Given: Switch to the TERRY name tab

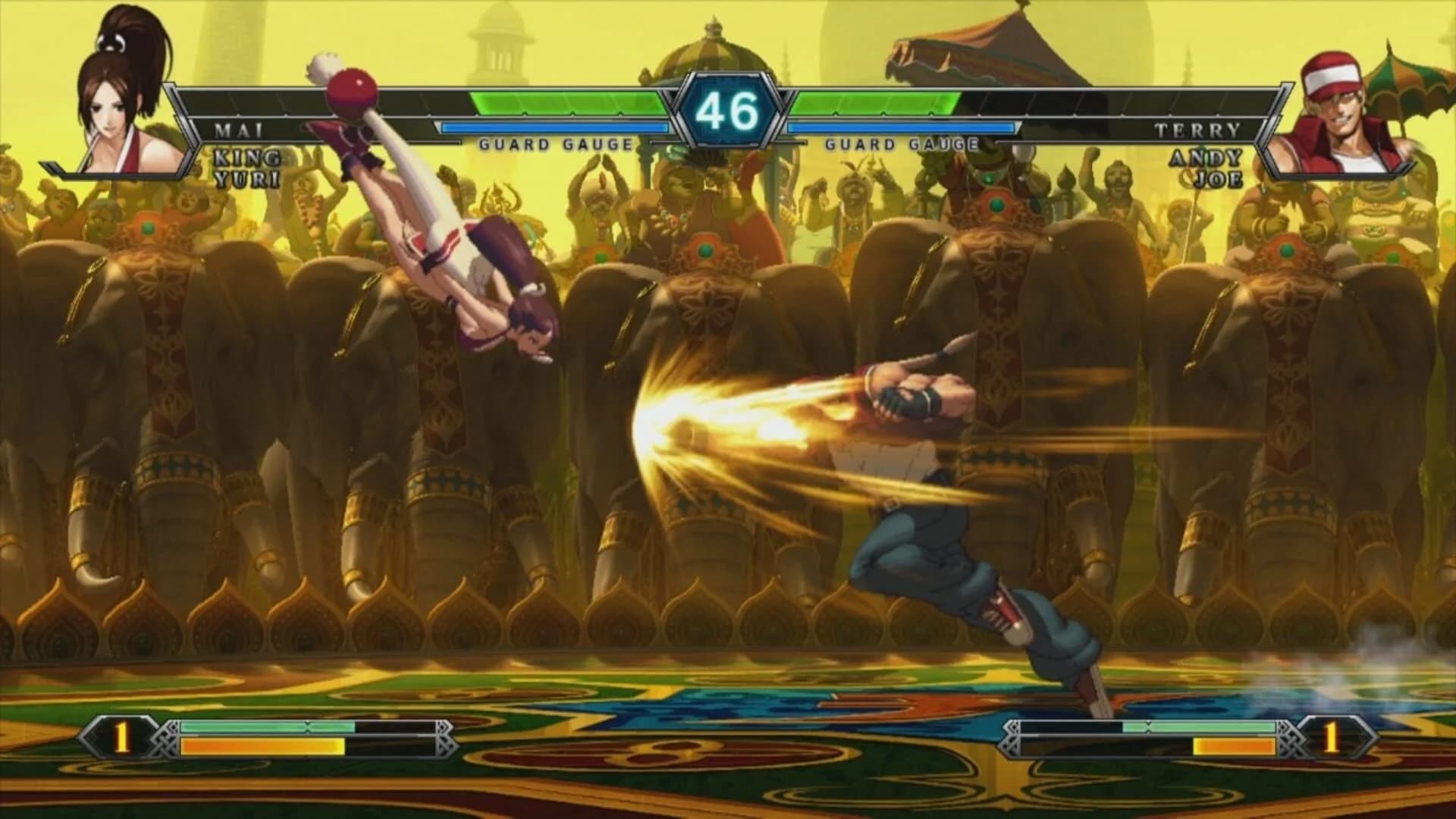Looking at the screenshot, I should click(x=1198, y=130).
